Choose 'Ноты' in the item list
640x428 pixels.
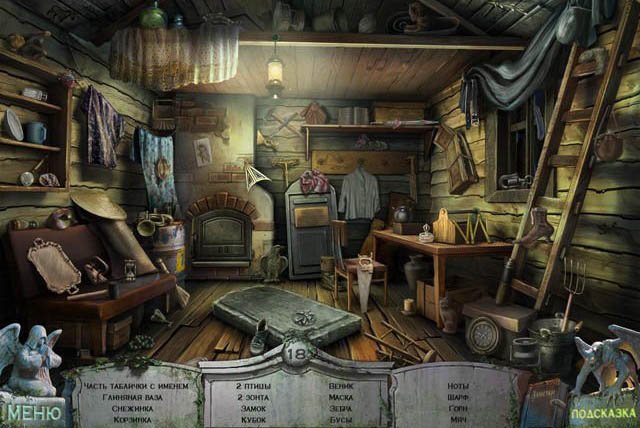pyautogui.click(x=459, y=384)
